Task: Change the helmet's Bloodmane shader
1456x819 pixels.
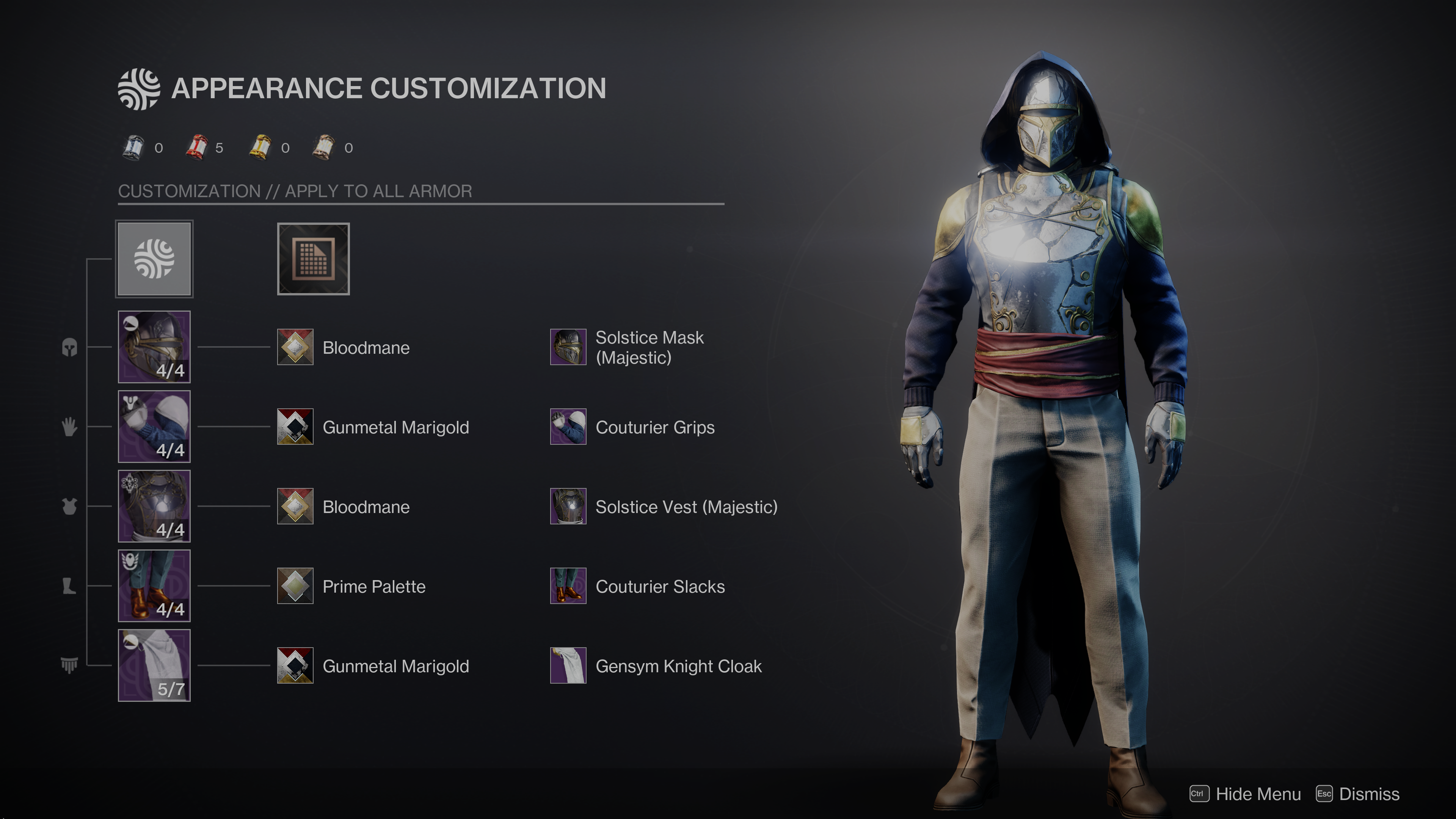Action: tap(295, 347)
